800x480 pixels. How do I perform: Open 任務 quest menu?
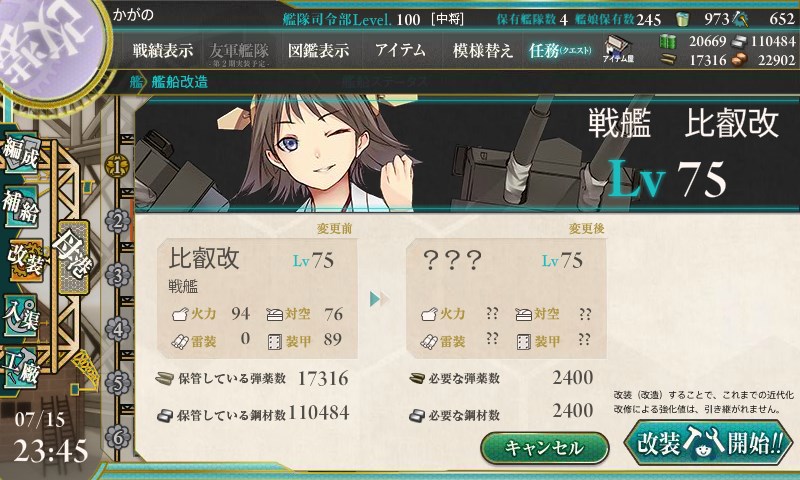pos(561,50)
